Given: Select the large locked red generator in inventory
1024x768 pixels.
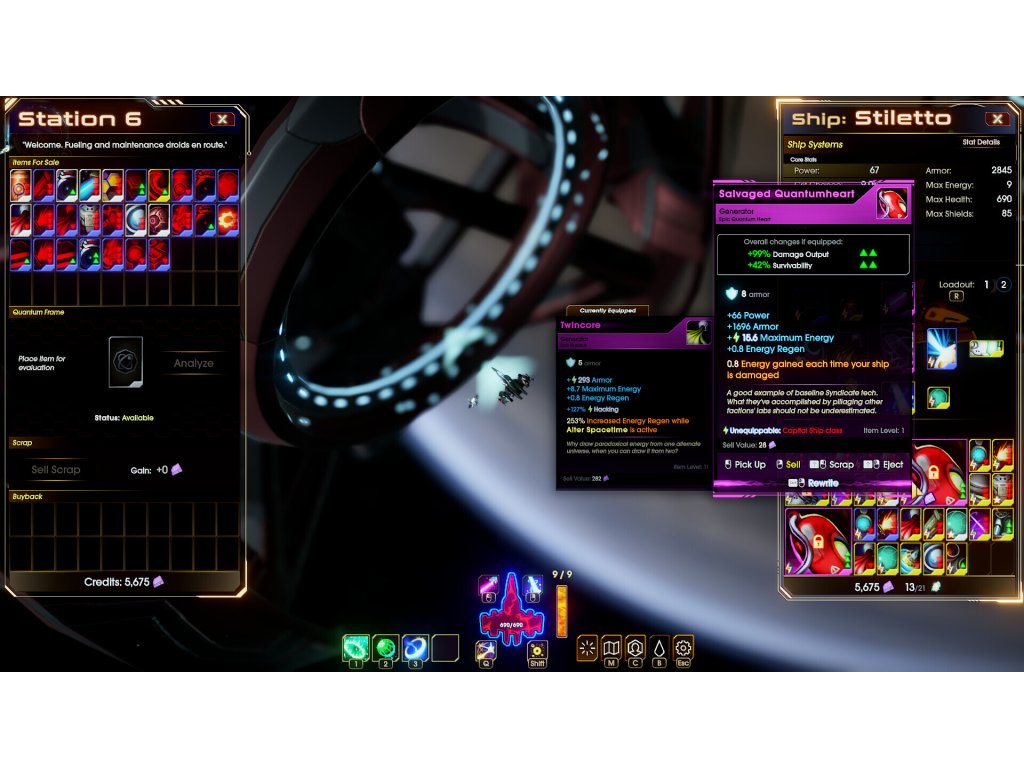Looking at the screenshot, I should (x=819, y=541).
